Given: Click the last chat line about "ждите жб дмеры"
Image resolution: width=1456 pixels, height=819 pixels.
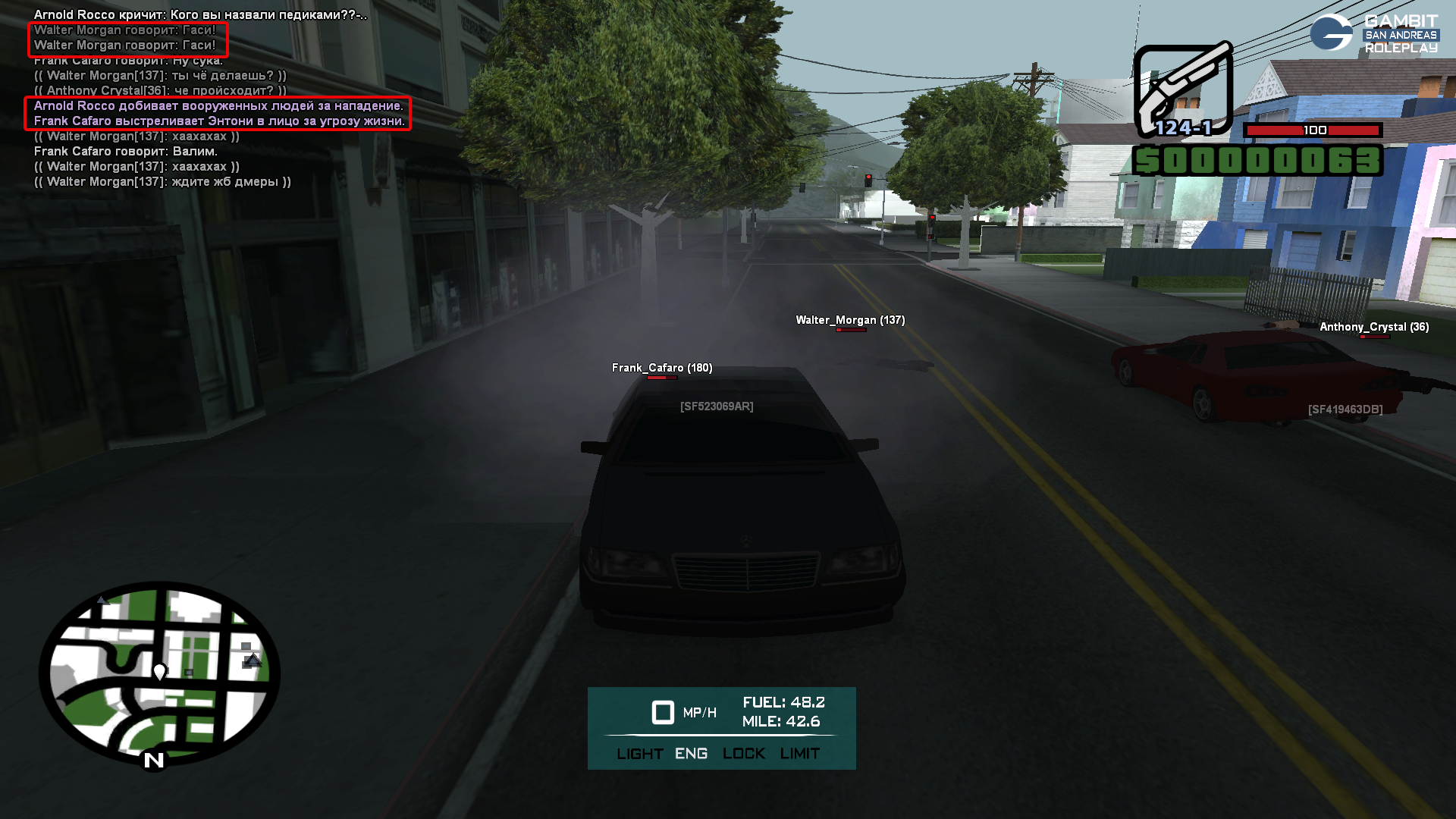Looking at the screenshot, I should click(x=162, y=182).
